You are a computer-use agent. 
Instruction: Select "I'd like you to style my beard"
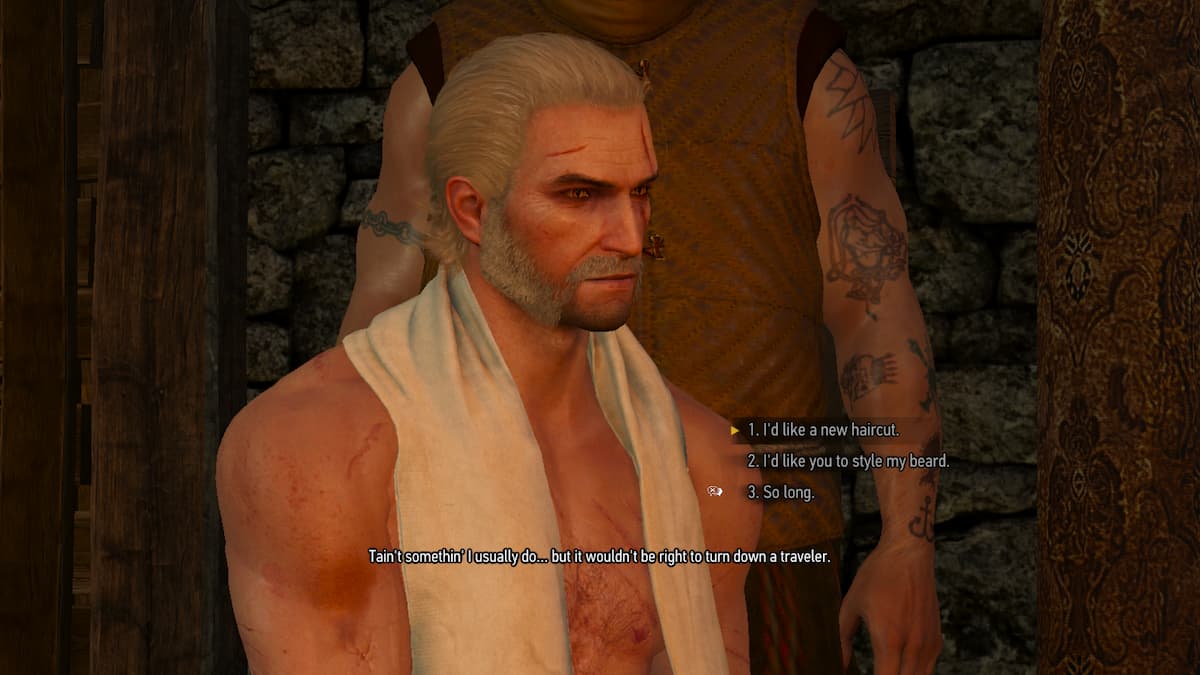point(848,462)
